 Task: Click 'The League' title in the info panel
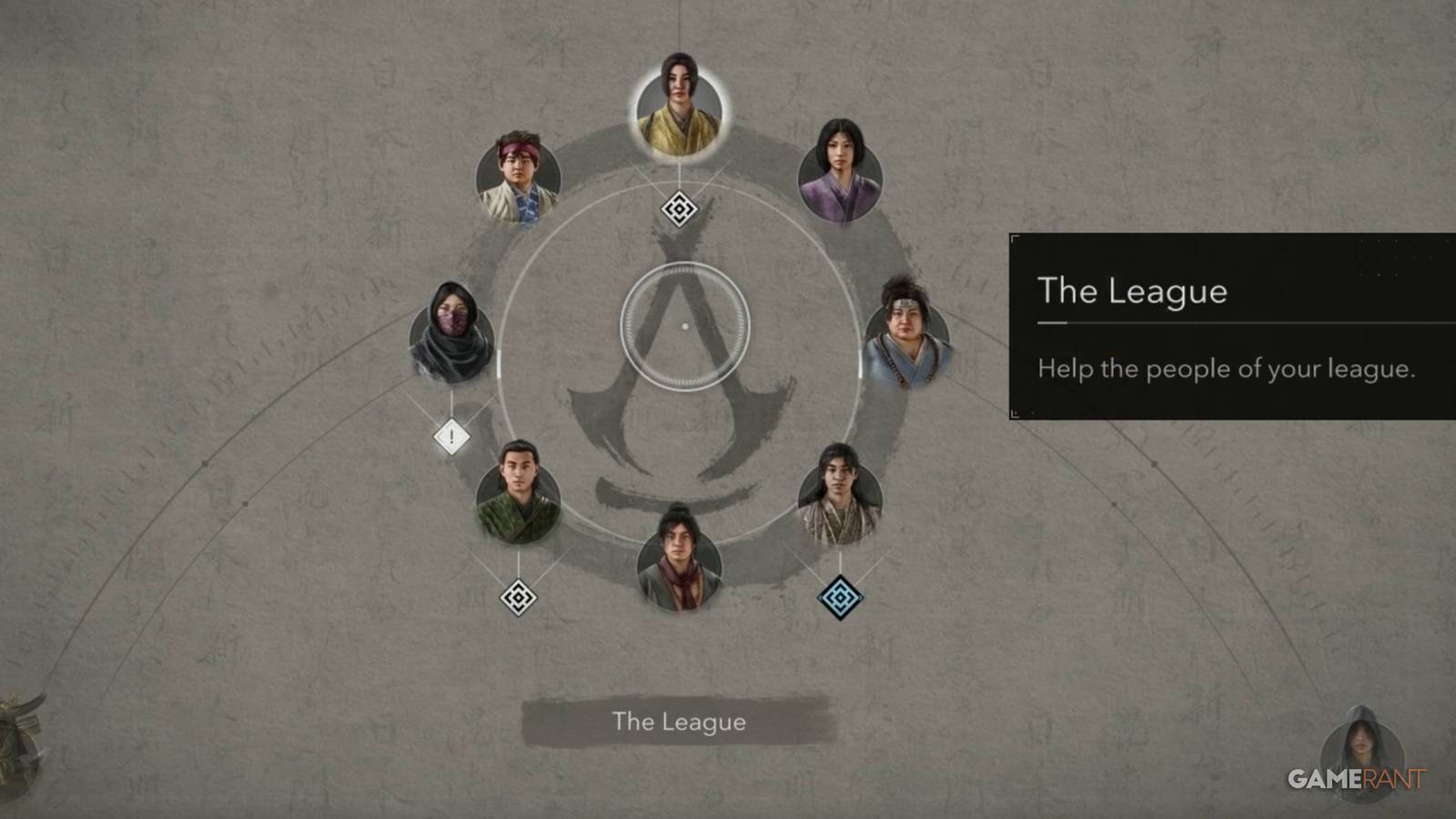click(1131, 292)
